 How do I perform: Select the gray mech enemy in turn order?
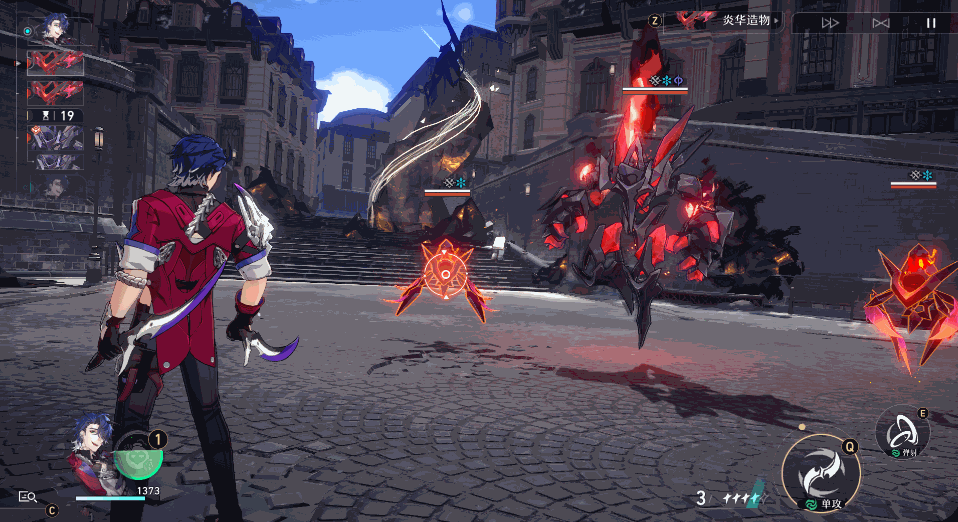point(55,139)
